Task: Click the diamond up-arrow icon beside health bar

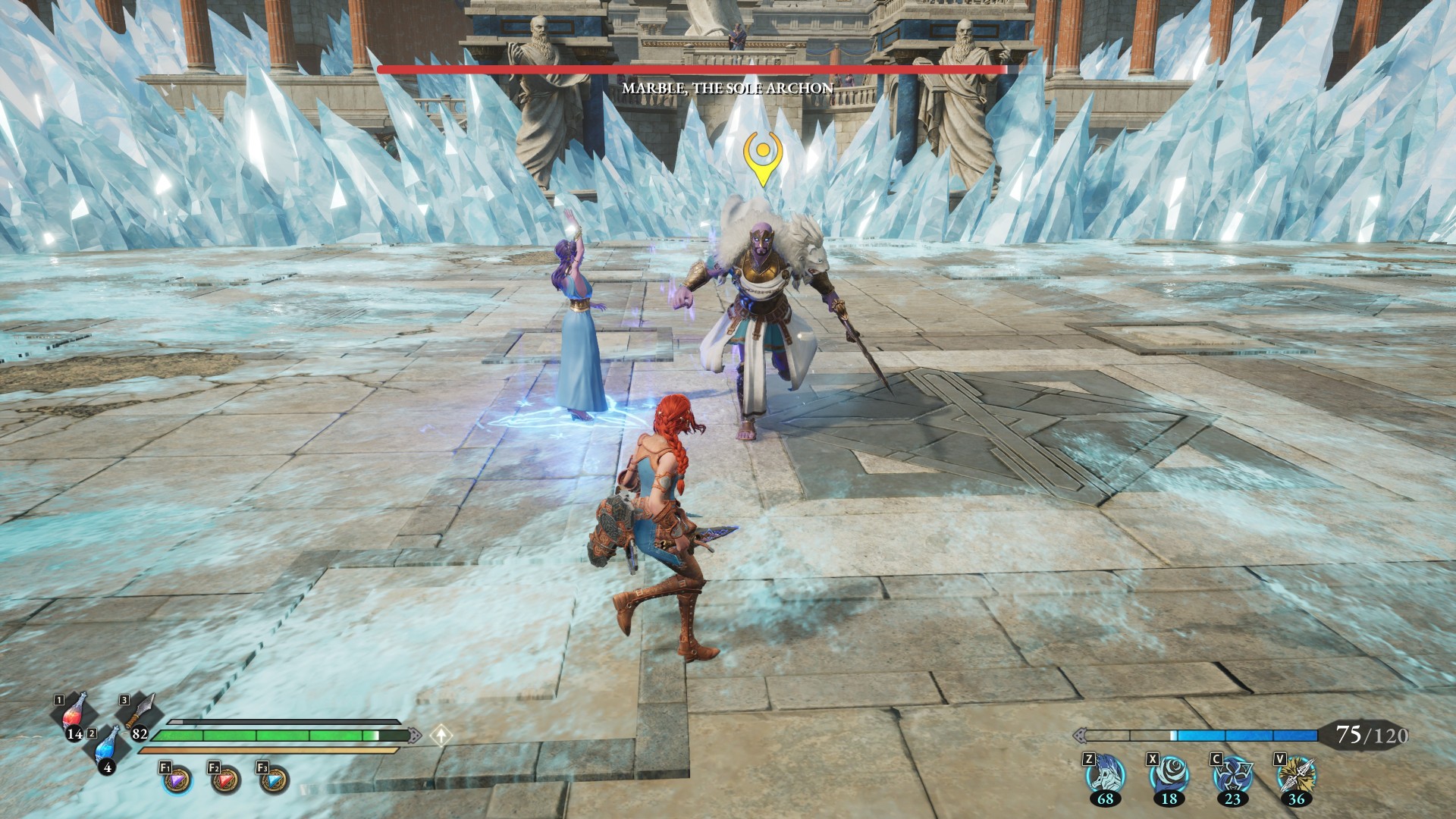Action: (441, 735)
